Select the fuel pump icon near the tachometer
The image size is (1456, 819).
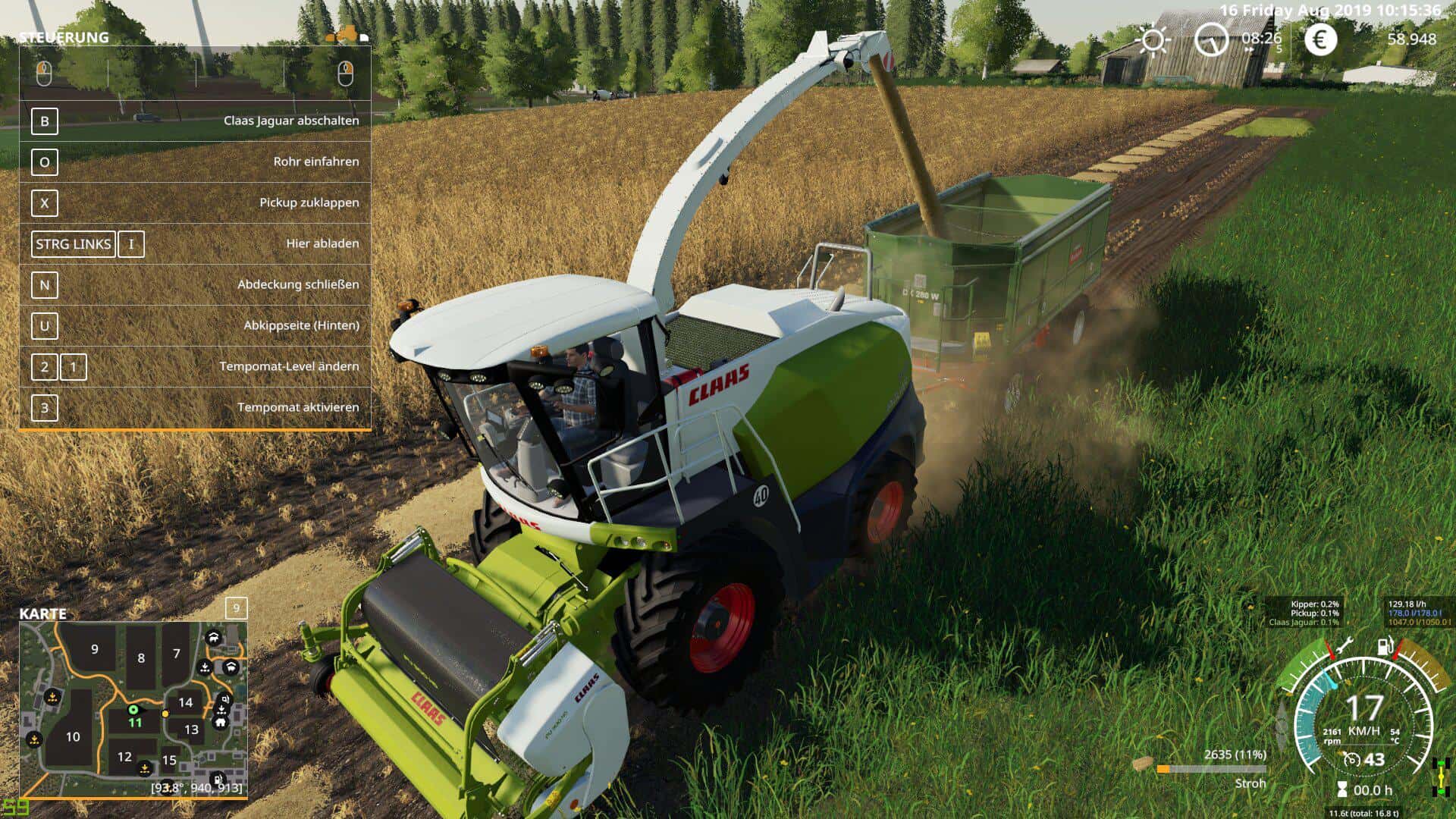coord(1385,646)
